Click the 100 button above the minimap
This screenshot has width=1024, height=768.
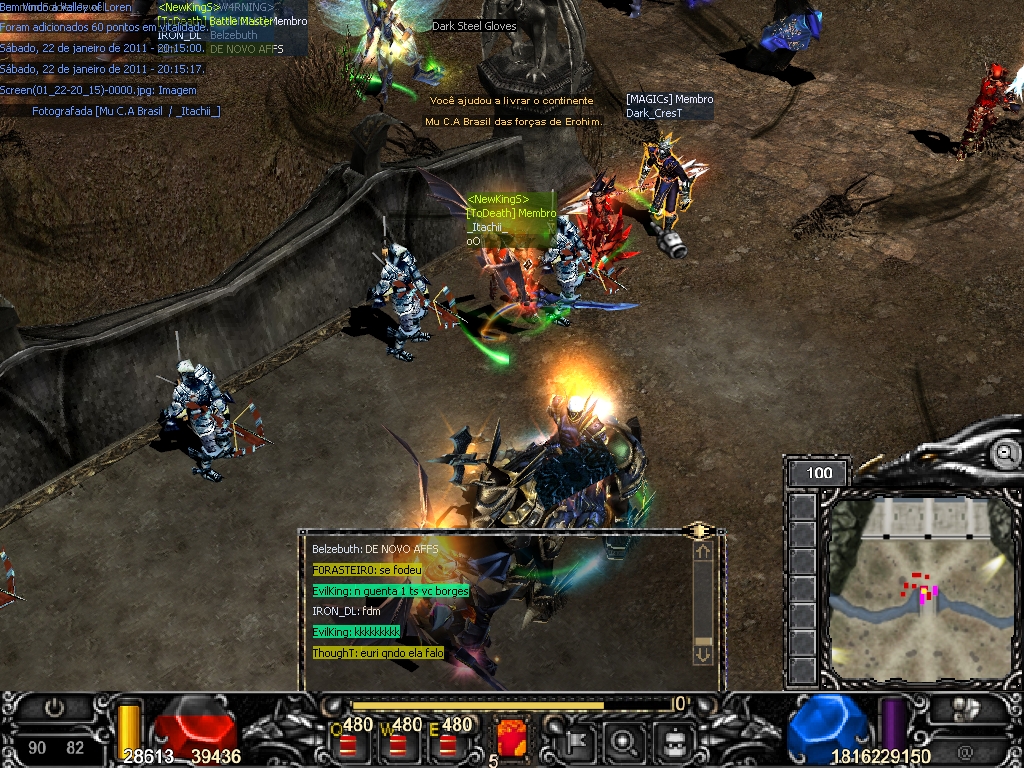tap(818, 473)
